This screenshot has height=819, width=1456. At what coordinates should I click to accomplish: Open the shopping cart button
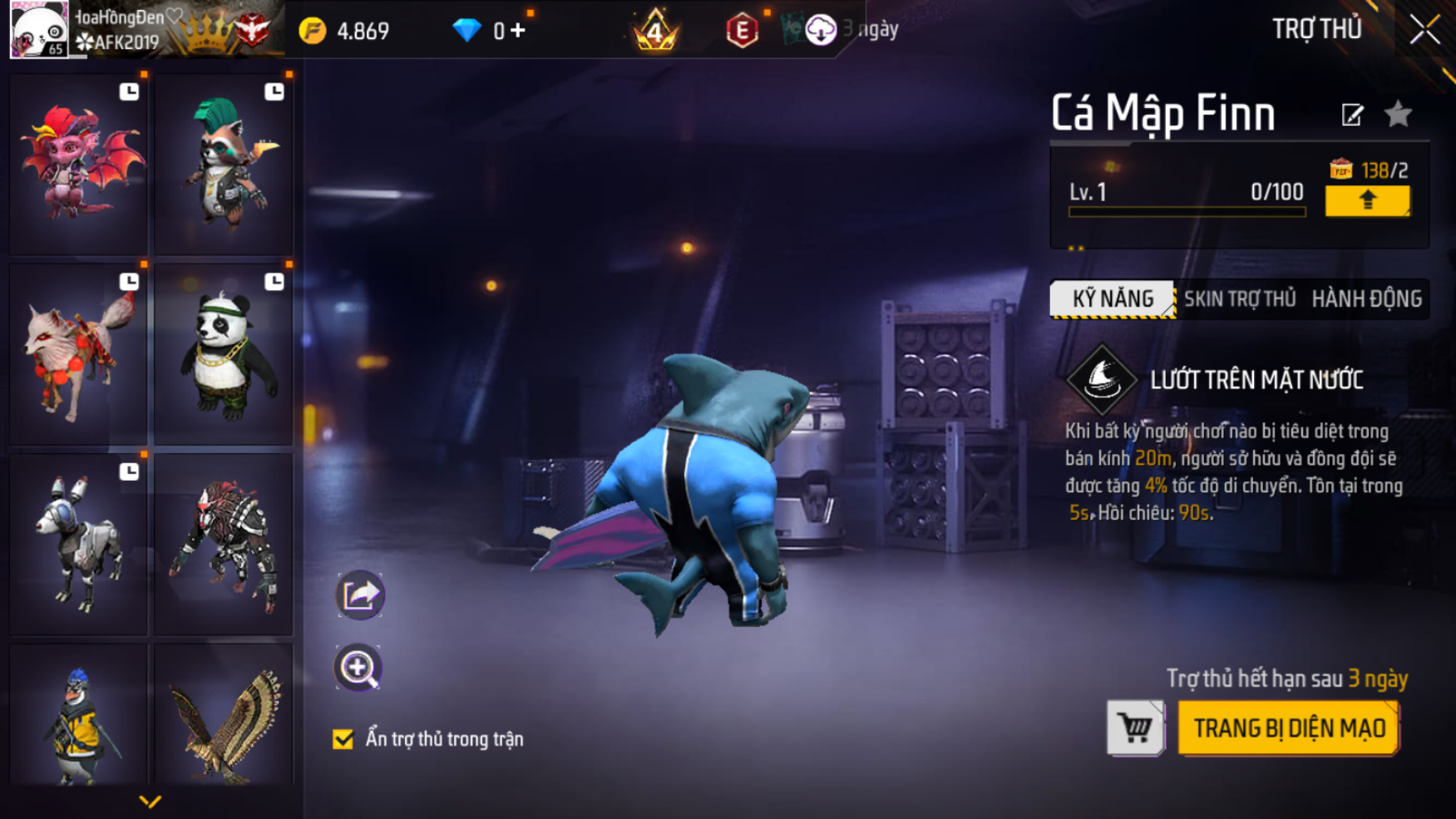[x=1135, y=728]
